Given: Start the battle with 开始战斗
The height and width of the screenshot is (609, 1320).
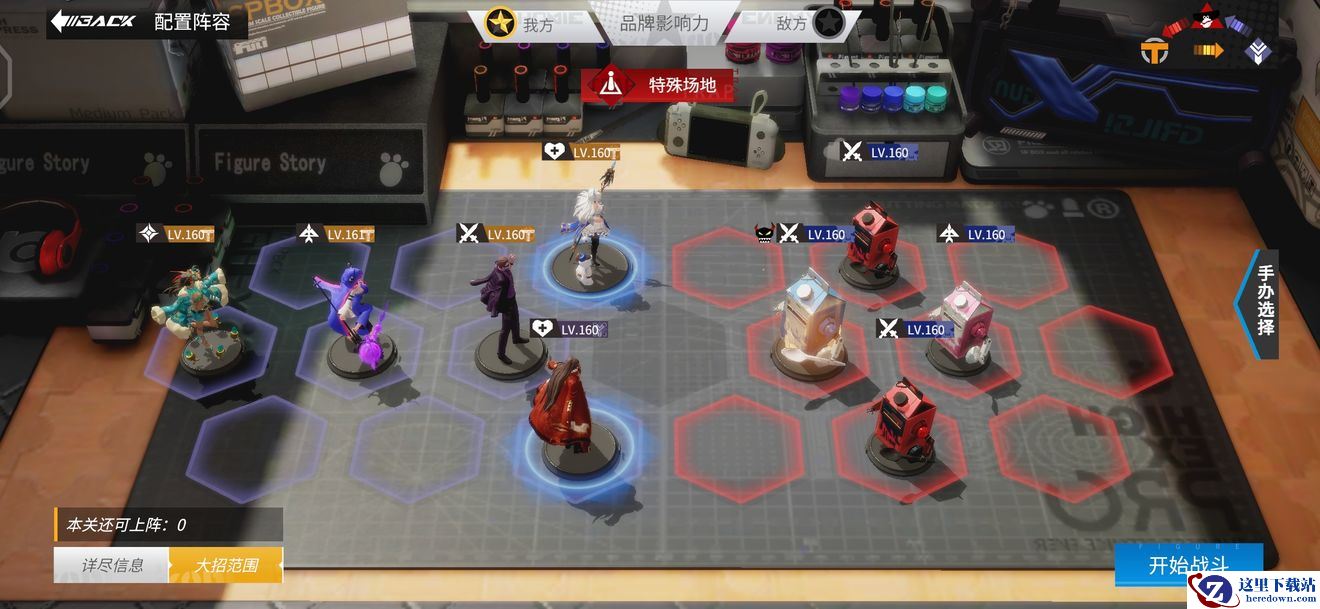Looking at the screenshot, I should pos(1188,565).
